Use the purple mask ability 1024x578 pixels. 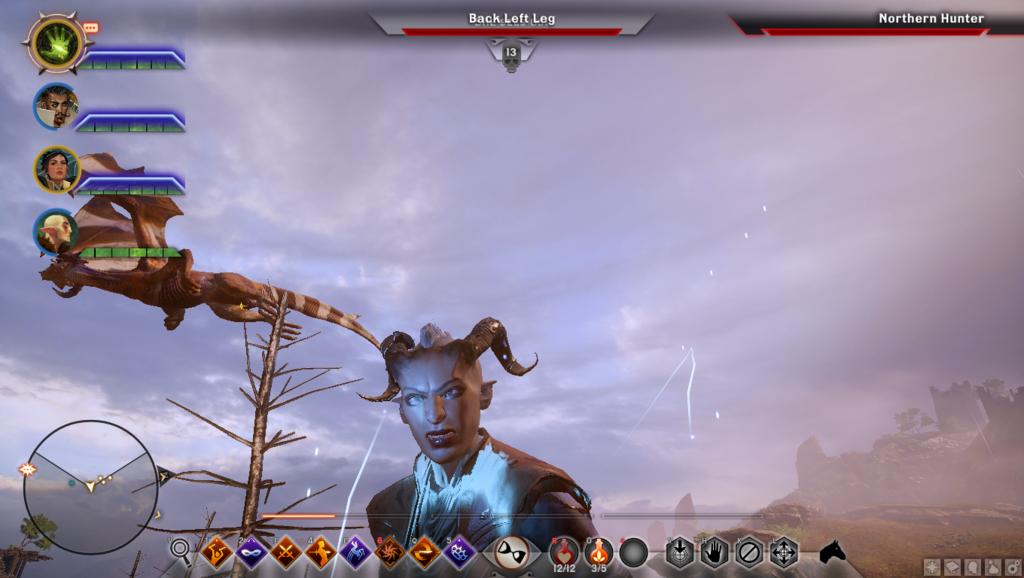pos(251,551)
